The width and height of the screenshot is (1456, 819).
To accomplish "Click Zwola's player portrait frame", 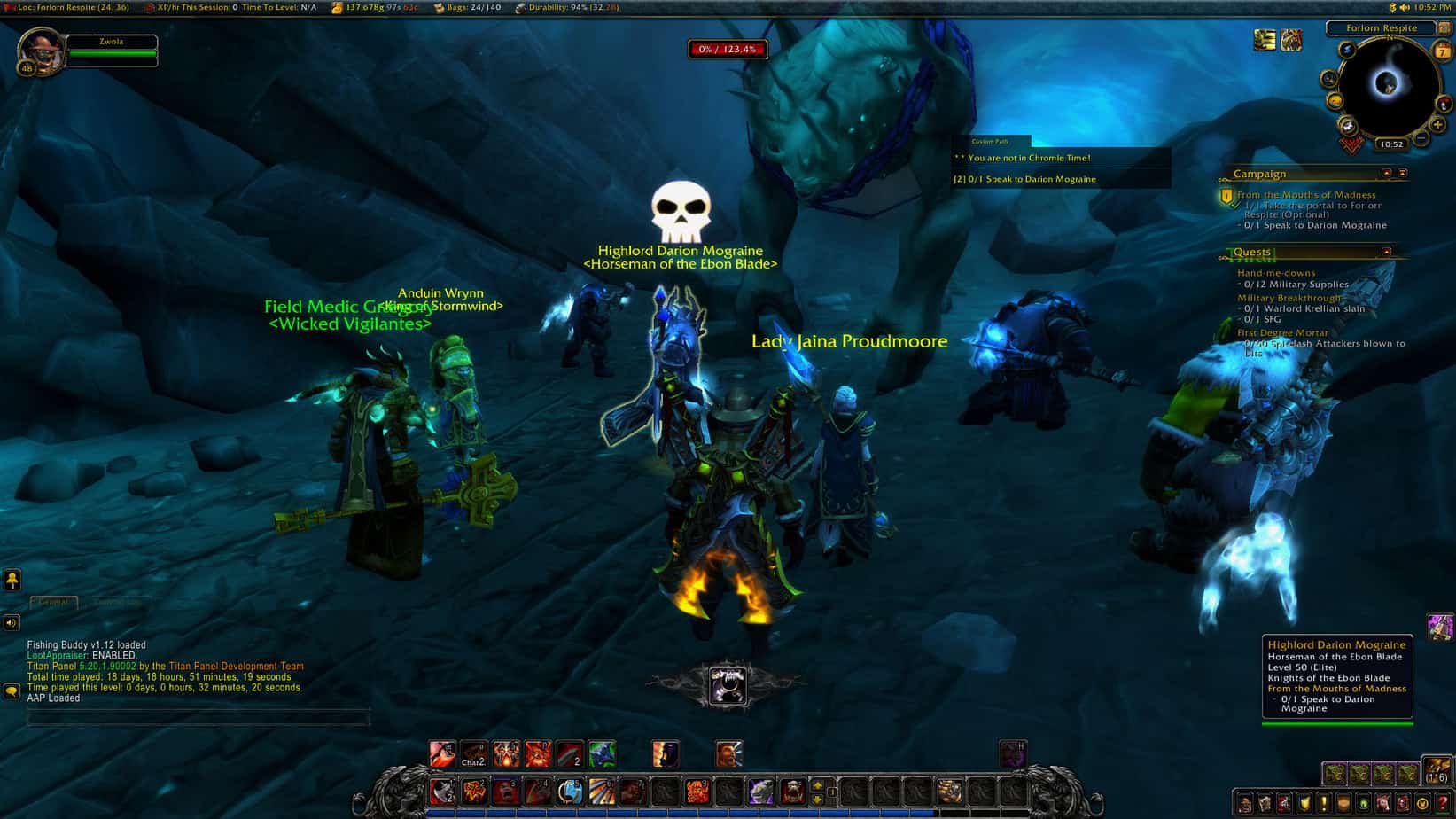I will coord(43,49).
